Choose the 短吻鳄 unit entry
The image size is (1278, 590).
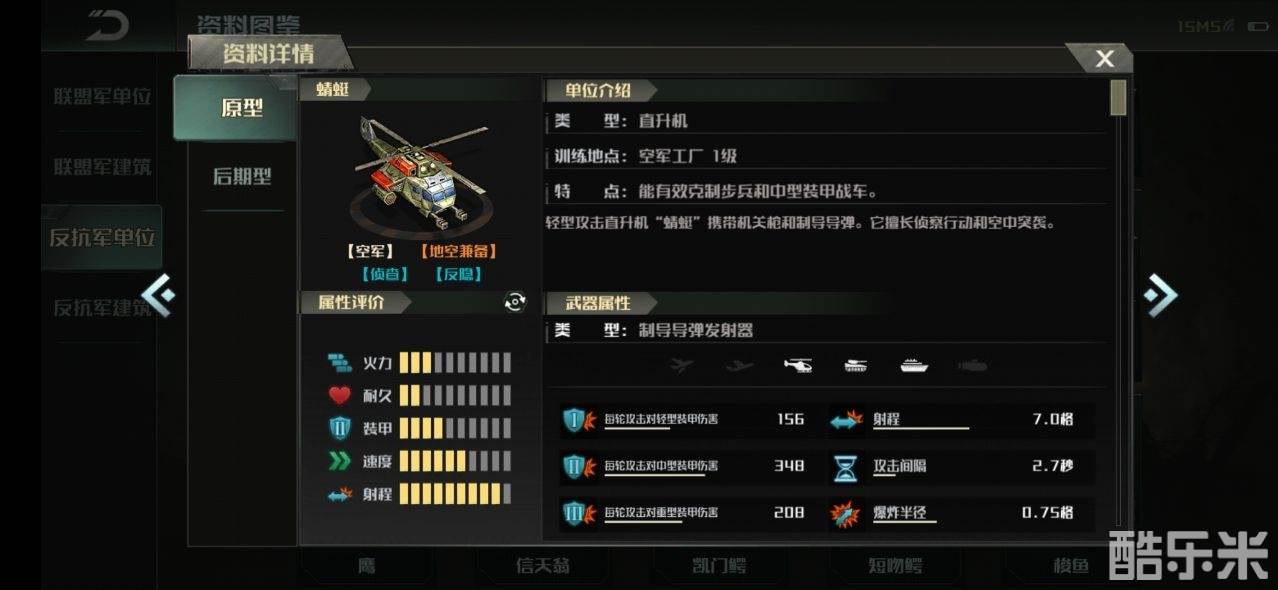pyautogui.click(x=895, y=566)
